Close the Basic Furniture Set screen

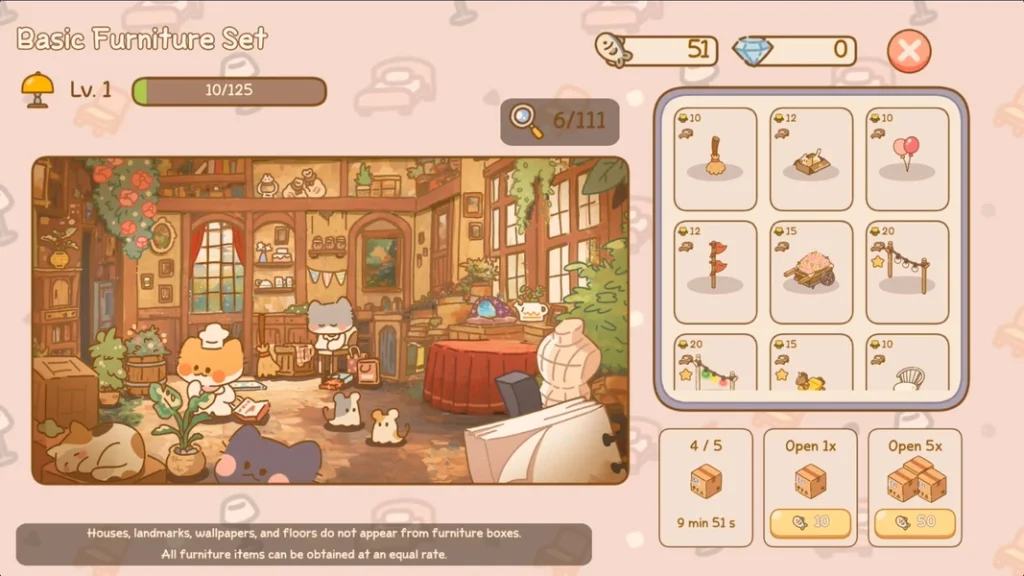point(908,51)
